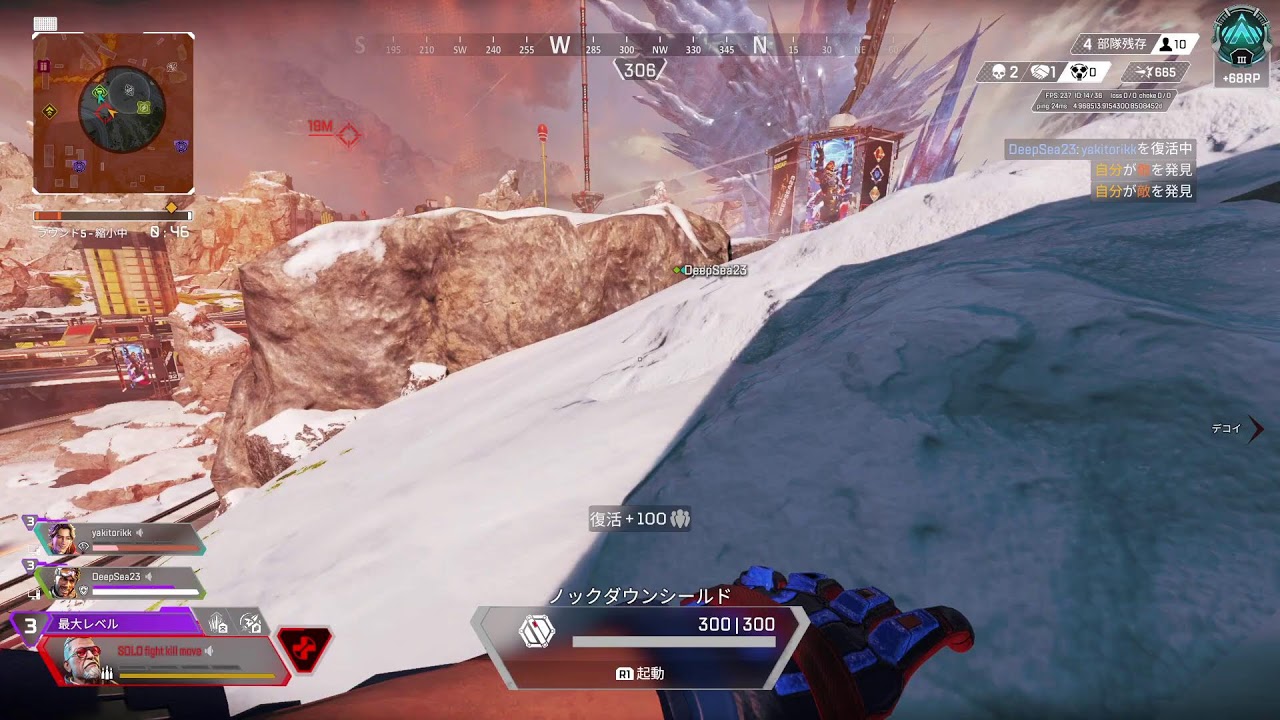Select teammate DeepSea23's squad row
This screenshot has height=720, width=1280.
pos(120,582)
